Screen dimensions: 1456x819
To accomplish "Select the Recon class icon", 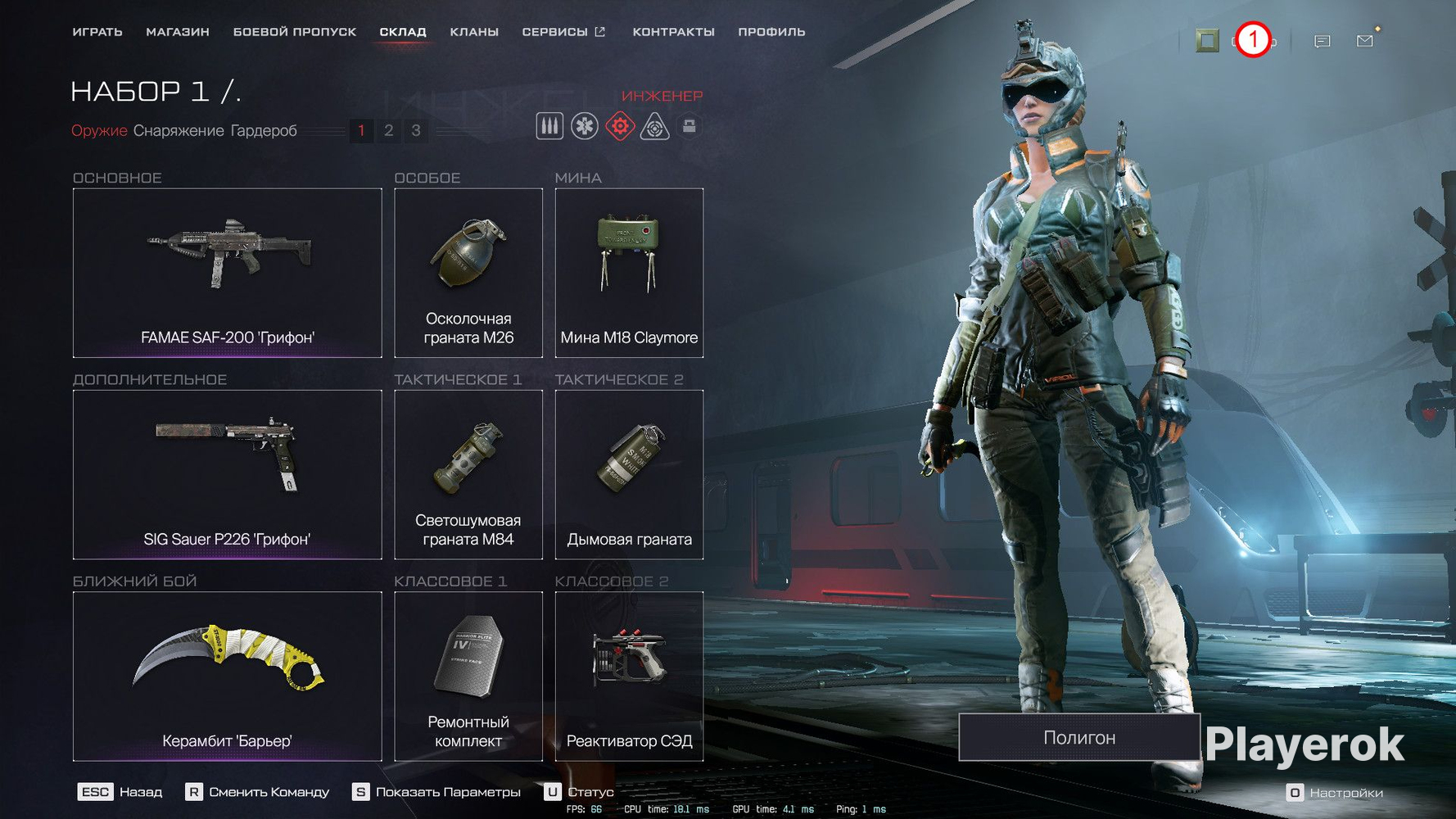I will (x=655, y=125).
